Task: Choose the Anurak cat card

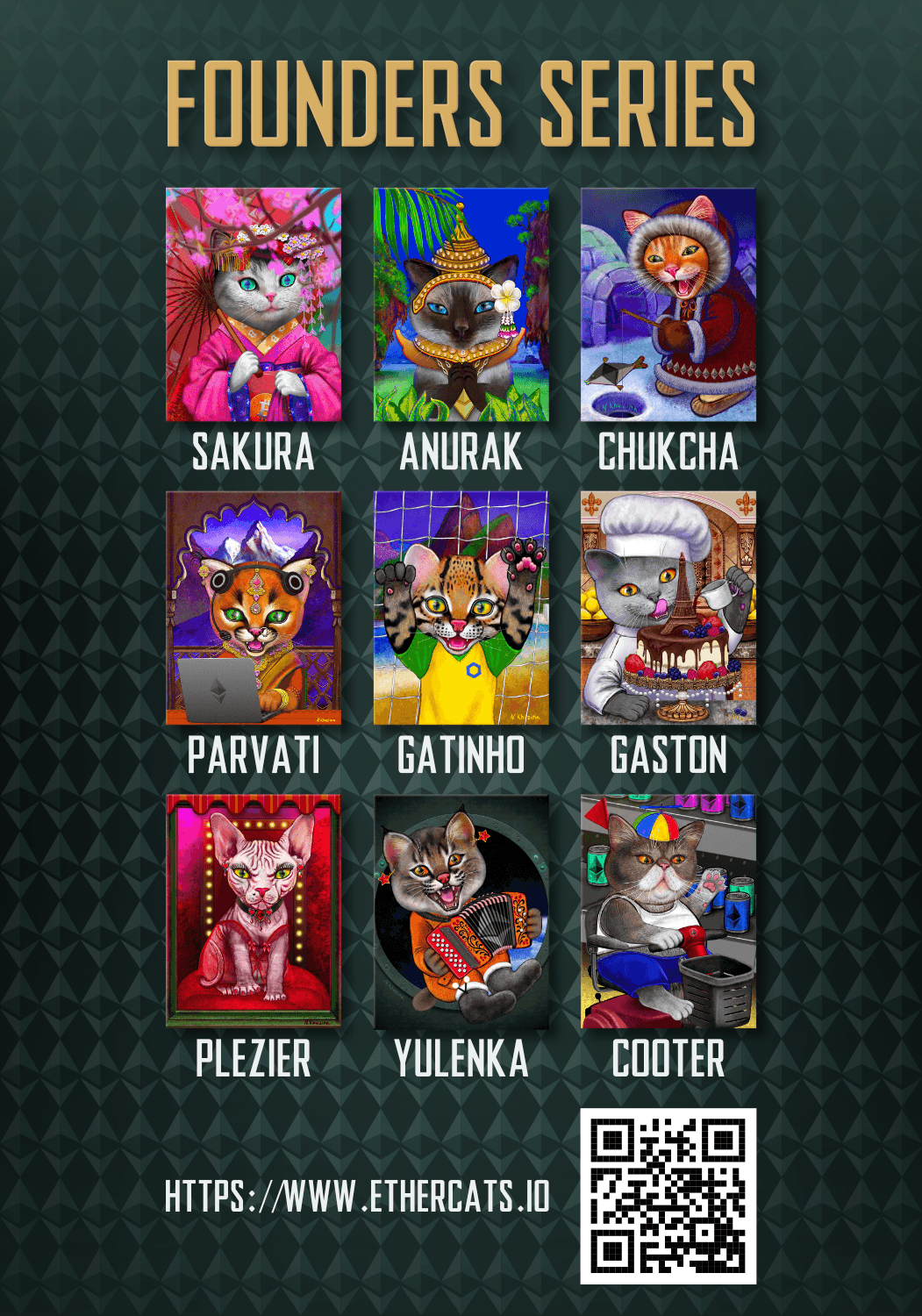Action: click(x=461, y=304)
